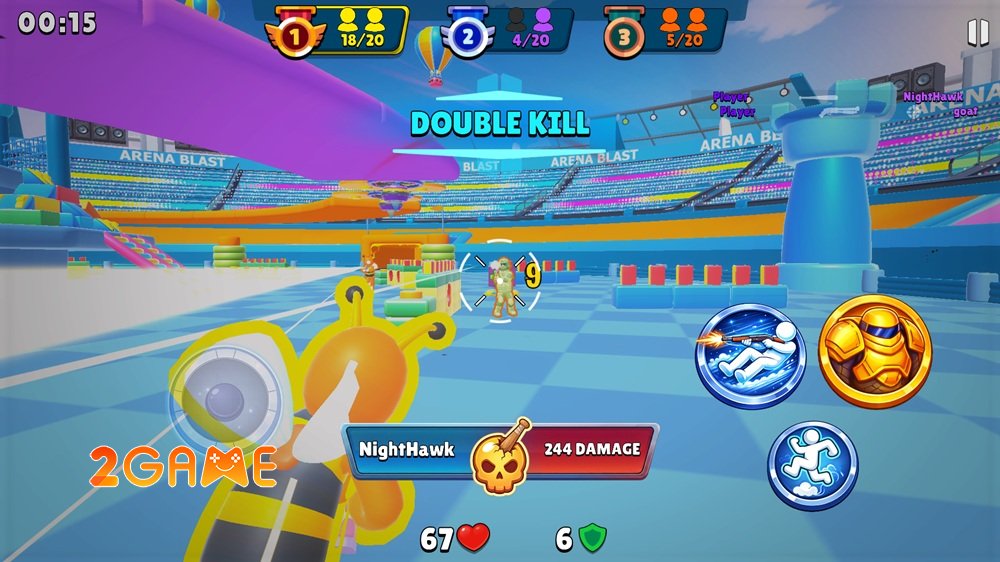Image resolution: width=1000 pixels, height=562 pixels.
Task: Activate the sliding shot ability
Action: click(751, 357)
